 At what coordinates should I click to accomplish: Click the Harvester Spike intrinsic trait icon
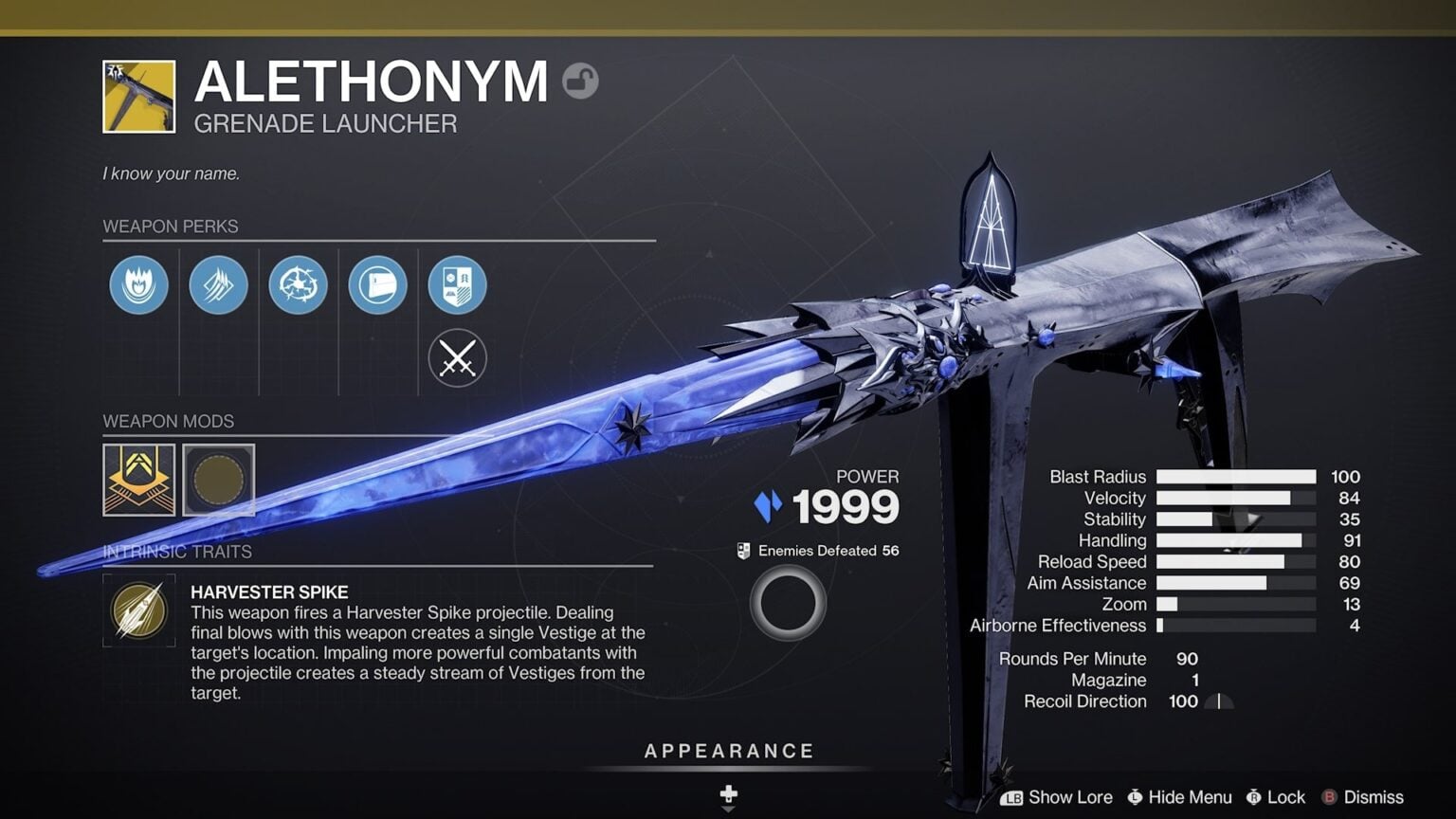tap(139, 611)
